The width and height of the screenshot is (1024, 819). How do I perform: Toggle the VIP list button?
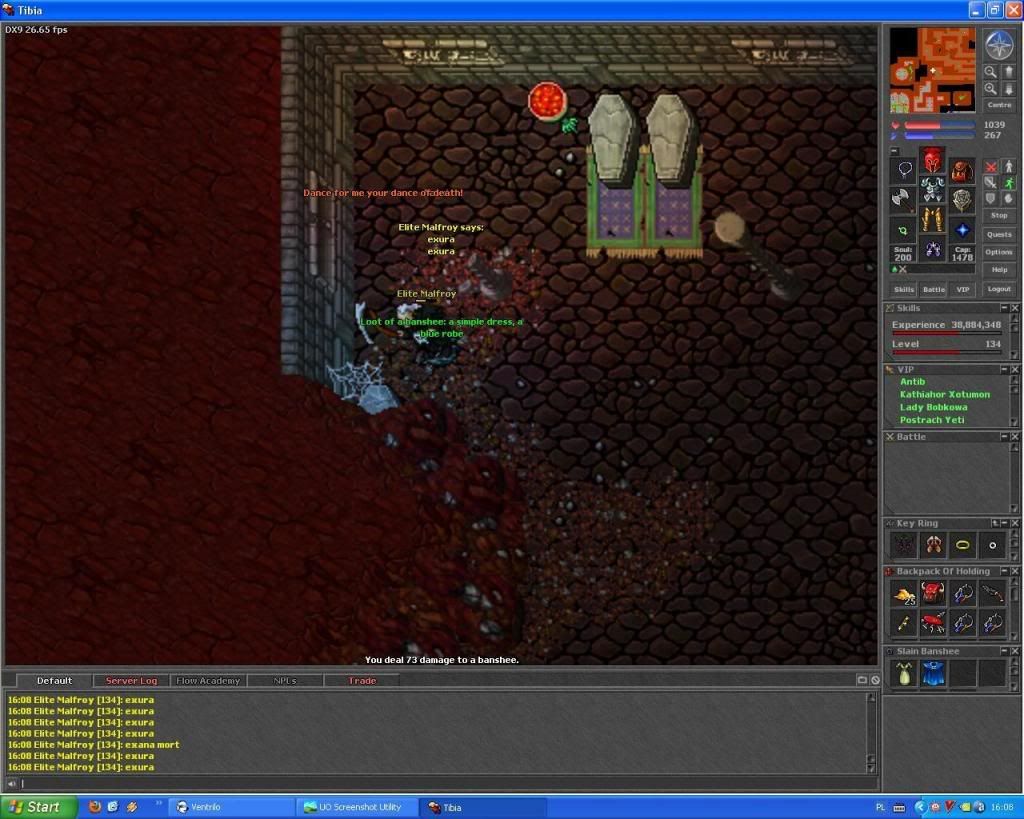(x=962, y=289)
